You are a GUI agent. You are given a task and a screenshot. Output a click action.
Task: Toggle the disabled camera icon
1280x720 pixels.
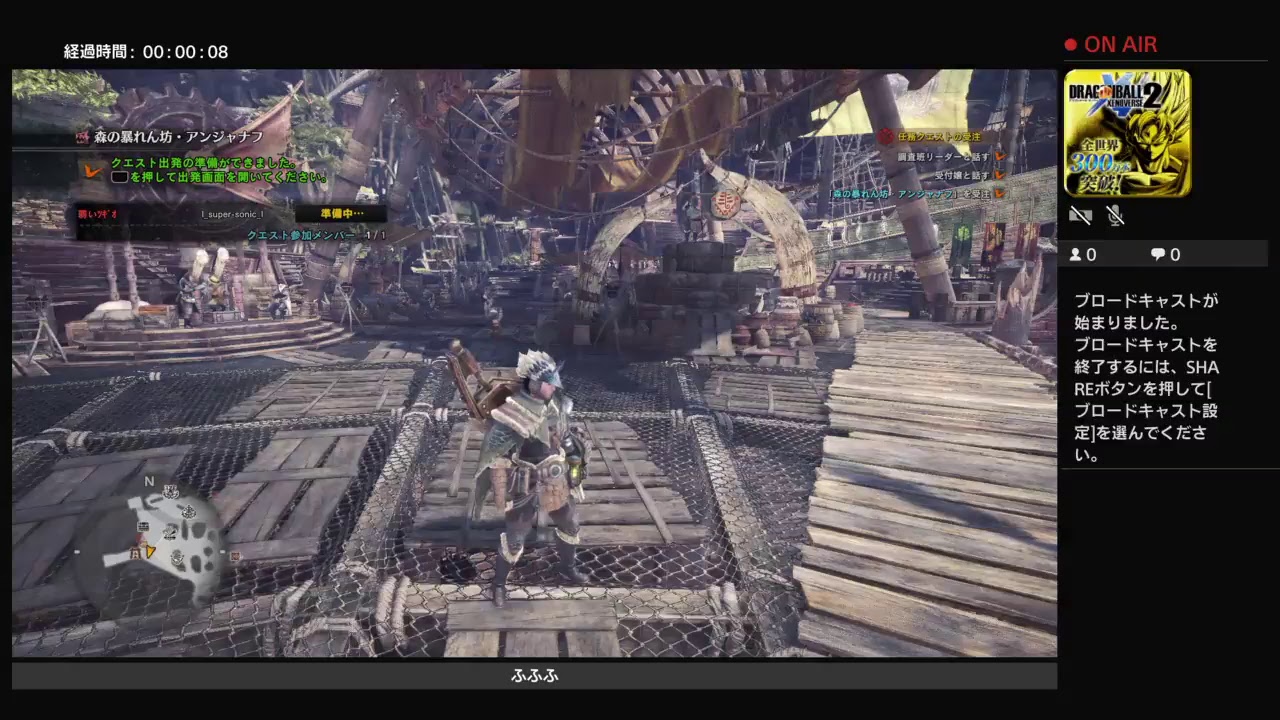1079,215
